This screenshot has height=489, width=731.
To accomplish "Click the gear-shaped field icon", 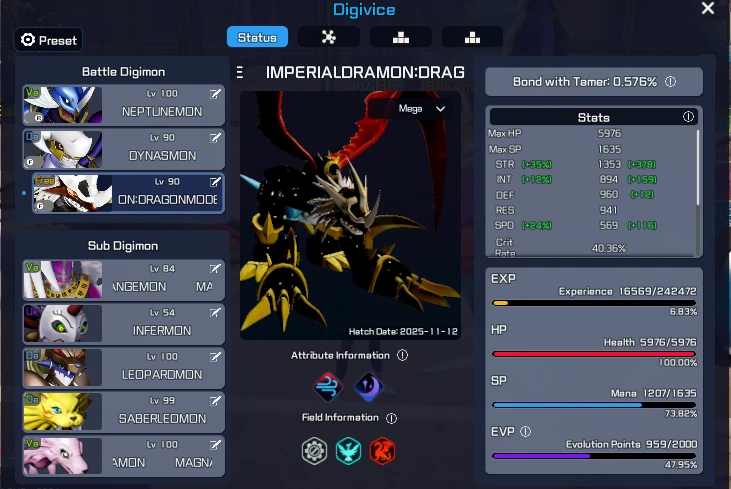I will tap(315, 450).
